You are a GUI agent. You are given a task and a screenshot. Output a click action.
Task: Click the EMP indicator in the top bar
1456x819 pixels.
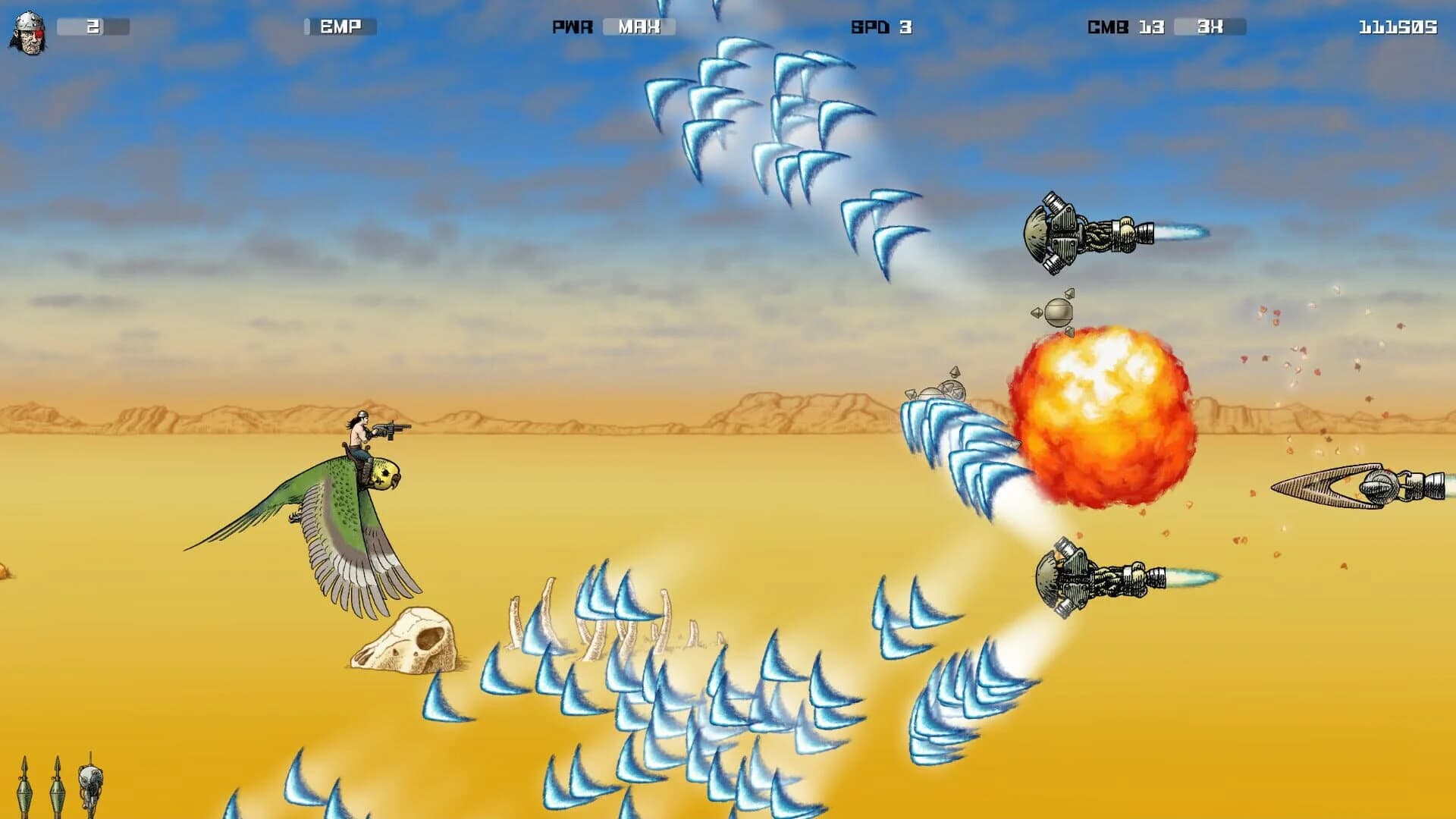click(339, 28)
